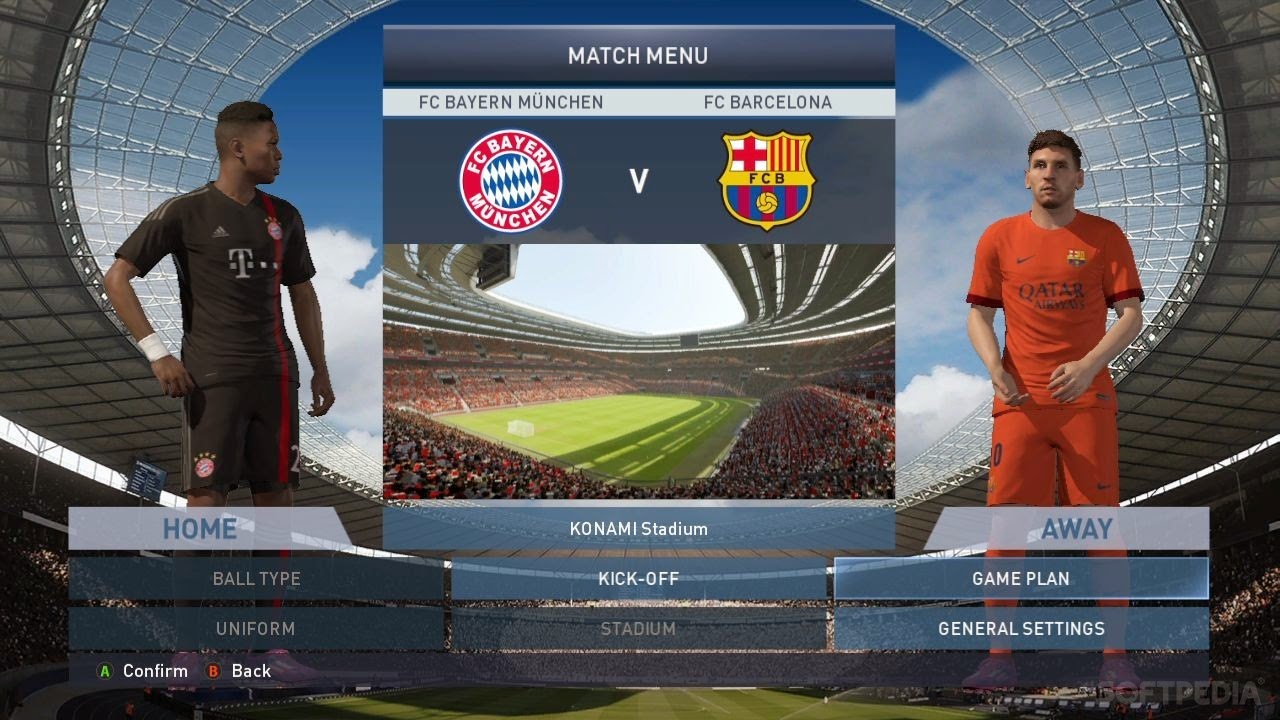1280x720 pixels.
Task: Switch to the FC BAYERN MÜNCHEN header tab
Action: point(511,101)
